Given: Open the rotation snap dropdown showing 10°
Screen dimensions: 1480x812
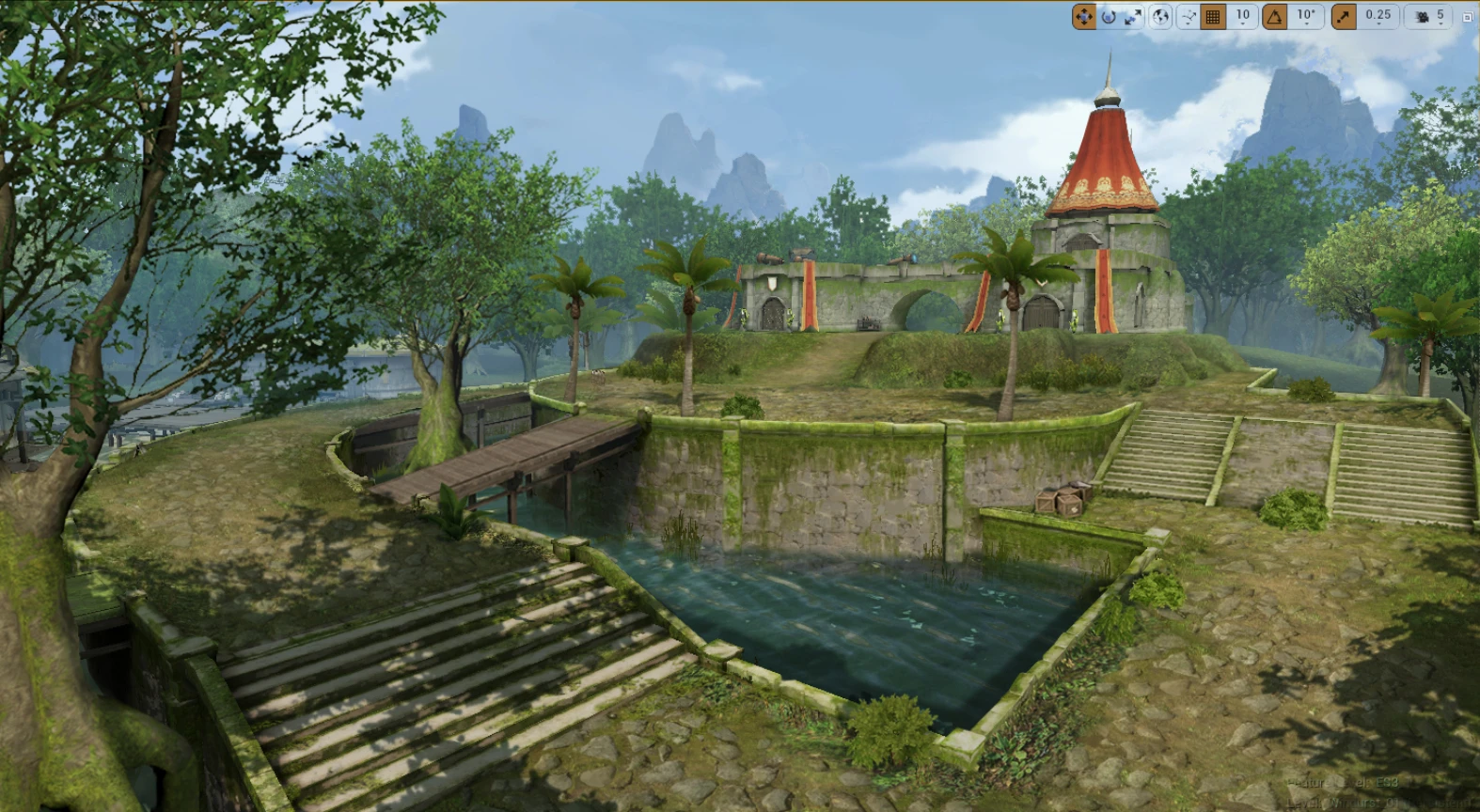Looking at the screenshot, I should 1306,16.
